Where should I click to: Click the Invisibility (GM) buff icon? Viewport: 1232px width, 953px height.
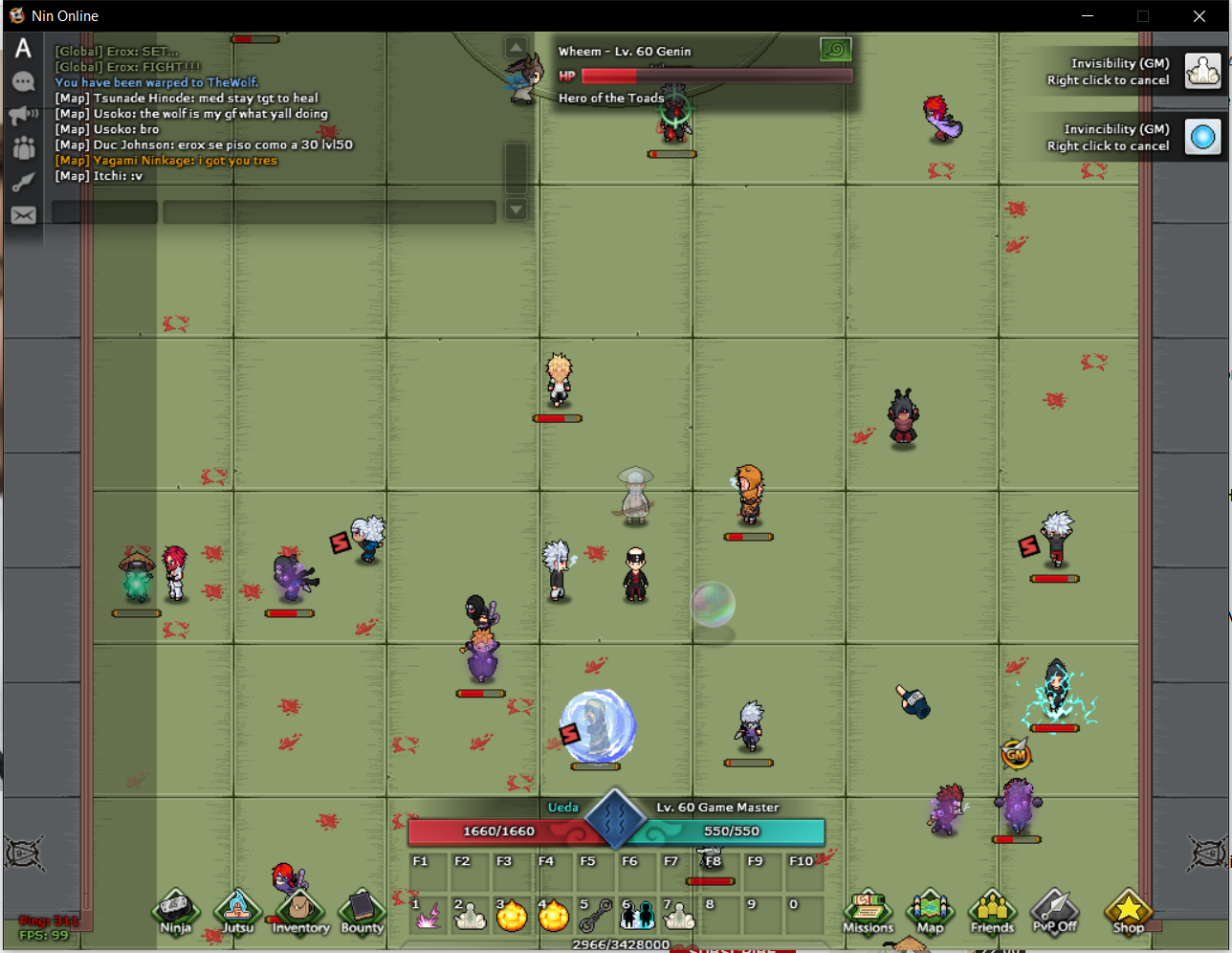[x=1202, y=71]
